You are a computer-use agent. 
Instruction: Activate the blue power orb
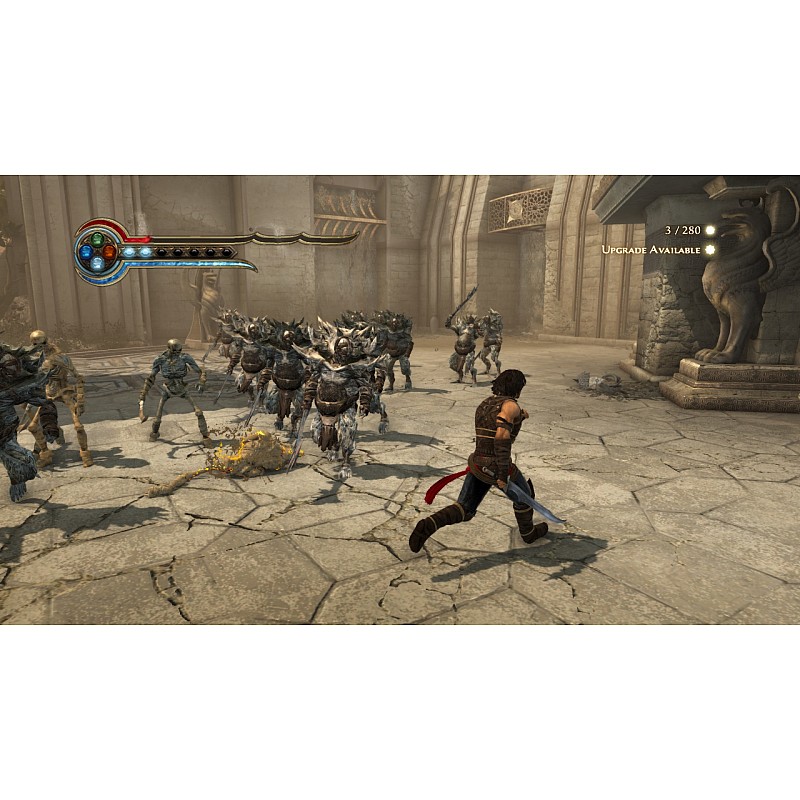[86, 253]
